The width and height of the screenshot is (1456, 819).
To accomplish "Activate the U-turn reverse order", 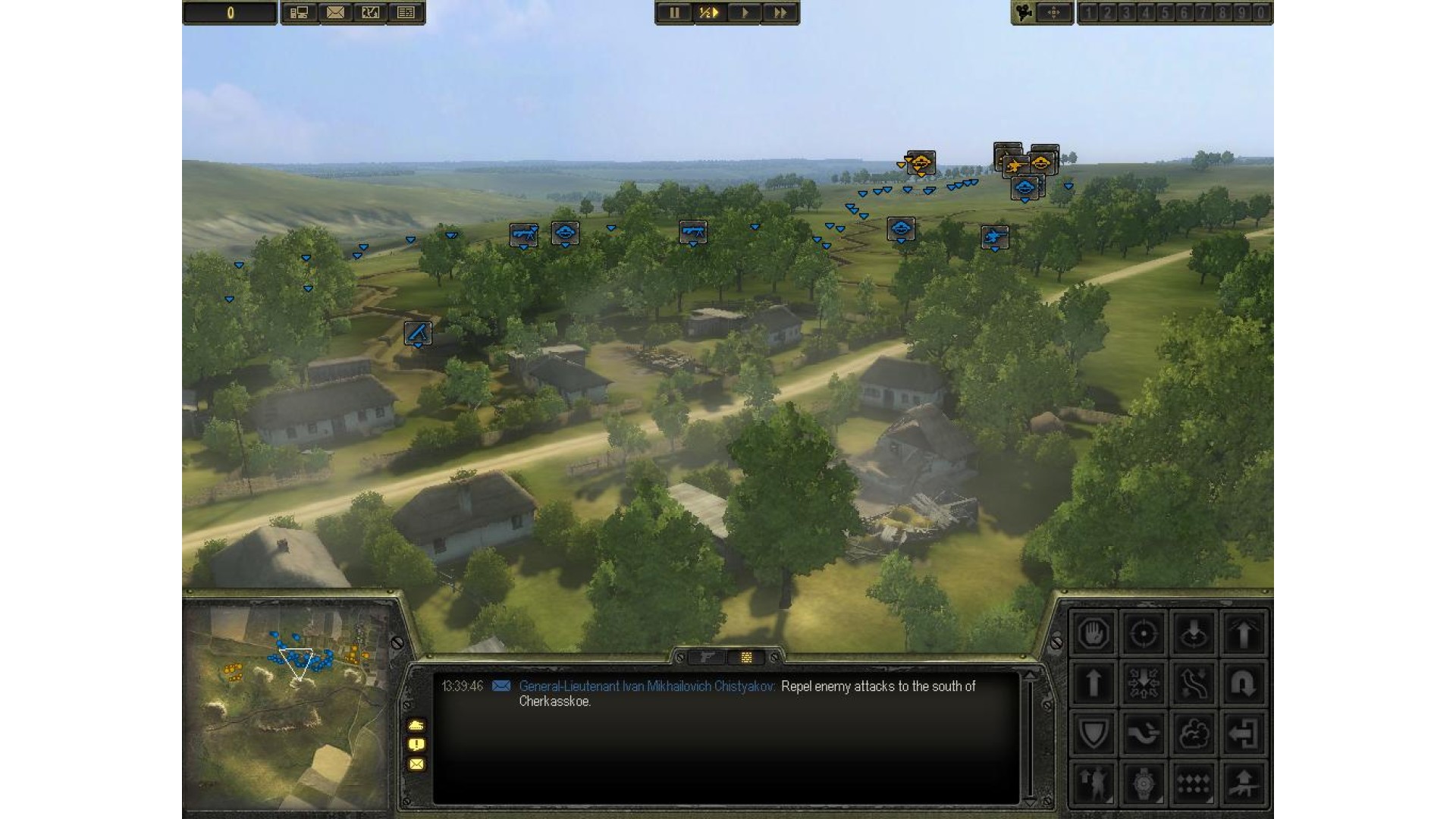I will pyautogui.click(x=1243, y=683).
